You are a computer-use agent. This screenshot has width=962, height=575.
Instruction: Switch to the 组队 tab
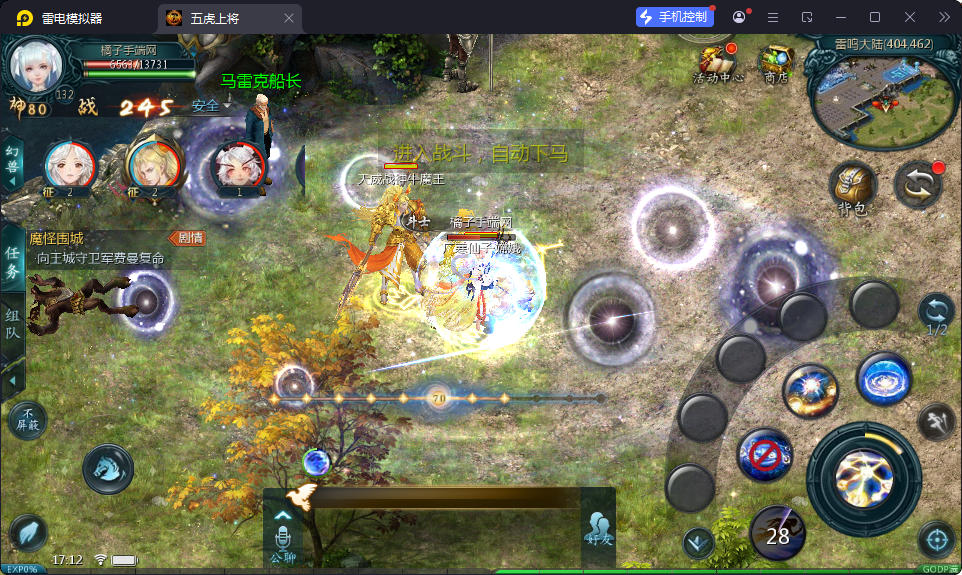point(13,330)
